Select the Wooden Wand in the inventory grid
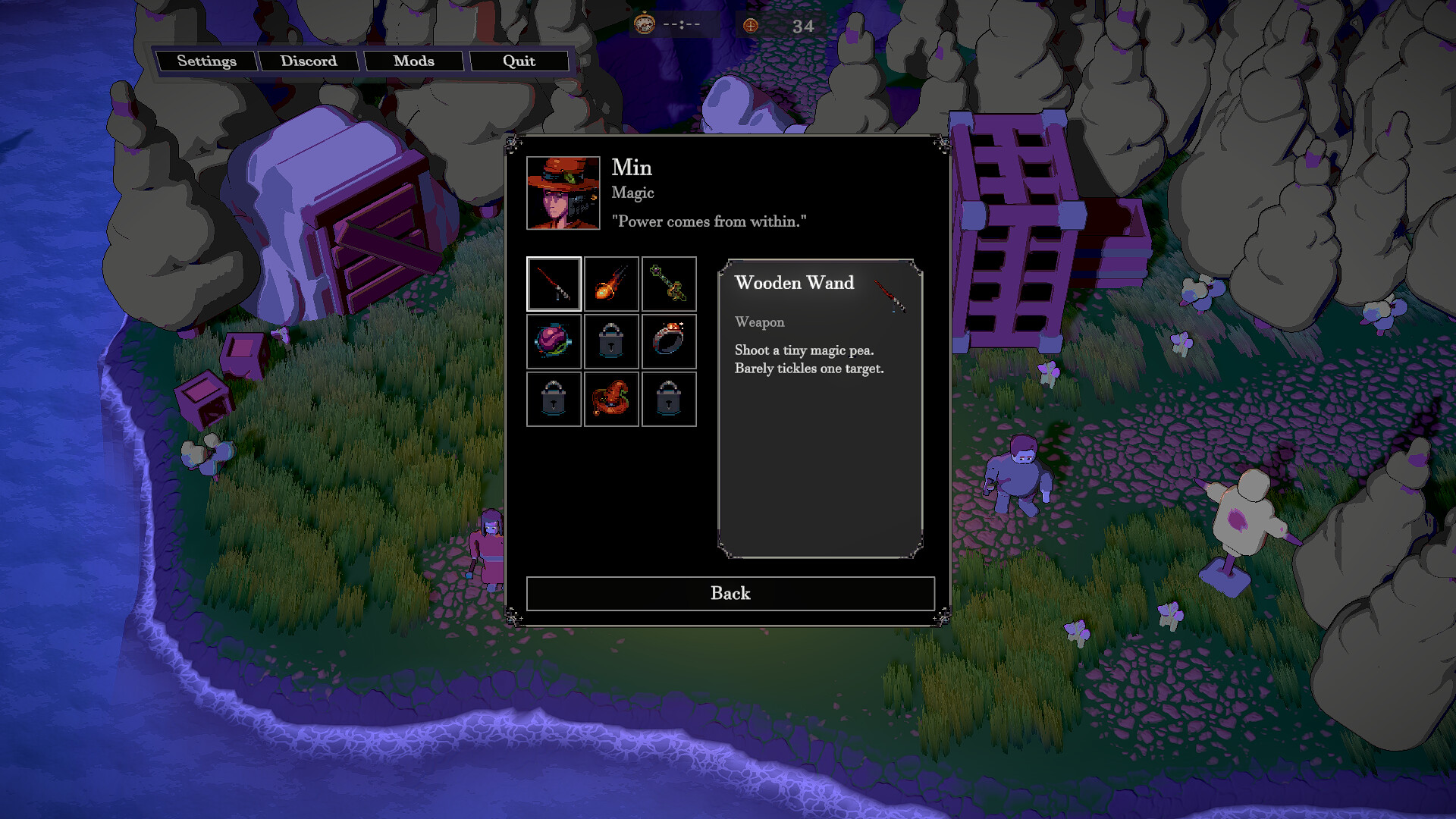The width and height of the screenshot is (1456, 819). click(x=554, y=284)
